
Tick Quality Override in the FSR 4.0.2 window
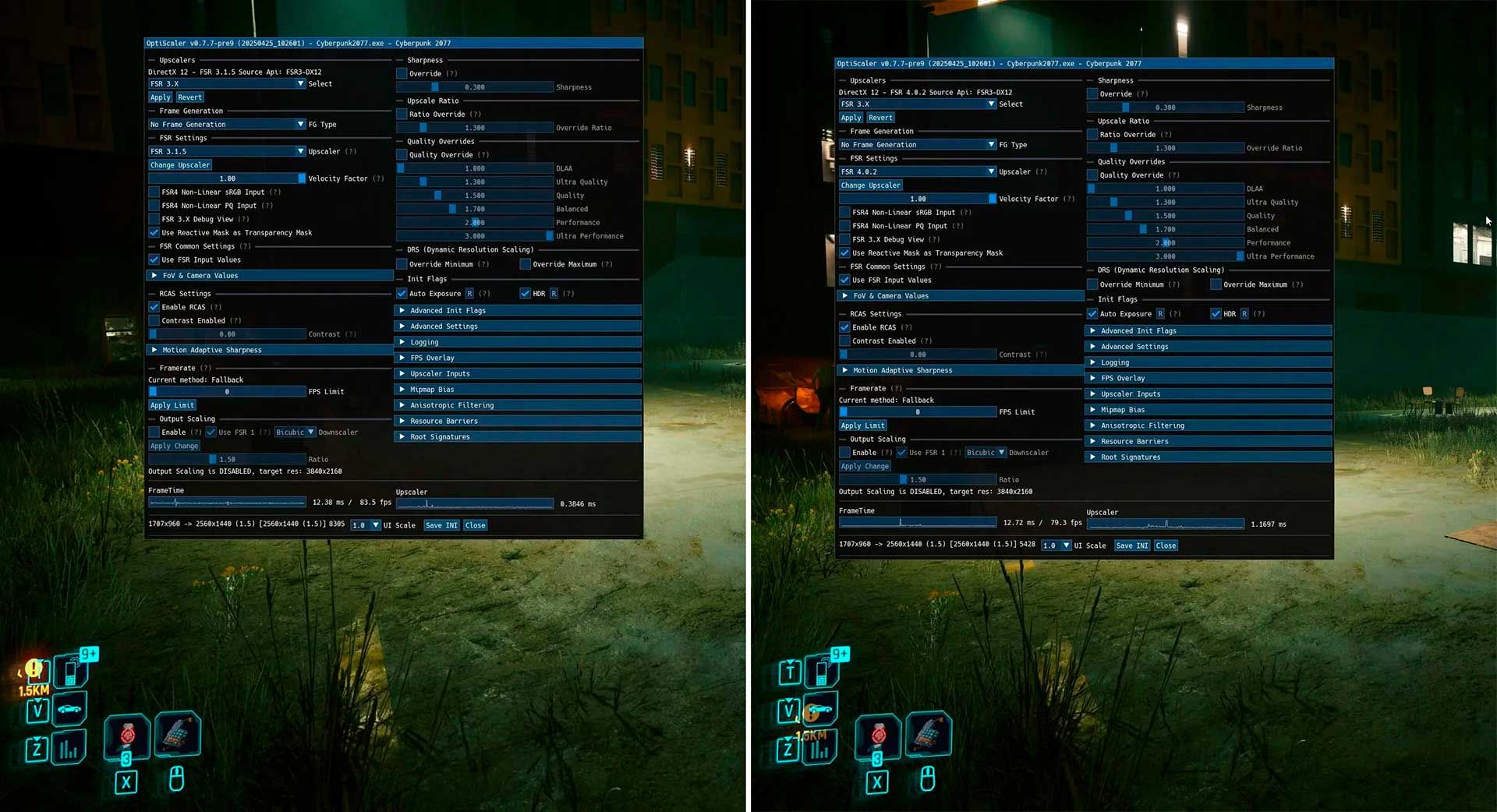point(1092,175)
